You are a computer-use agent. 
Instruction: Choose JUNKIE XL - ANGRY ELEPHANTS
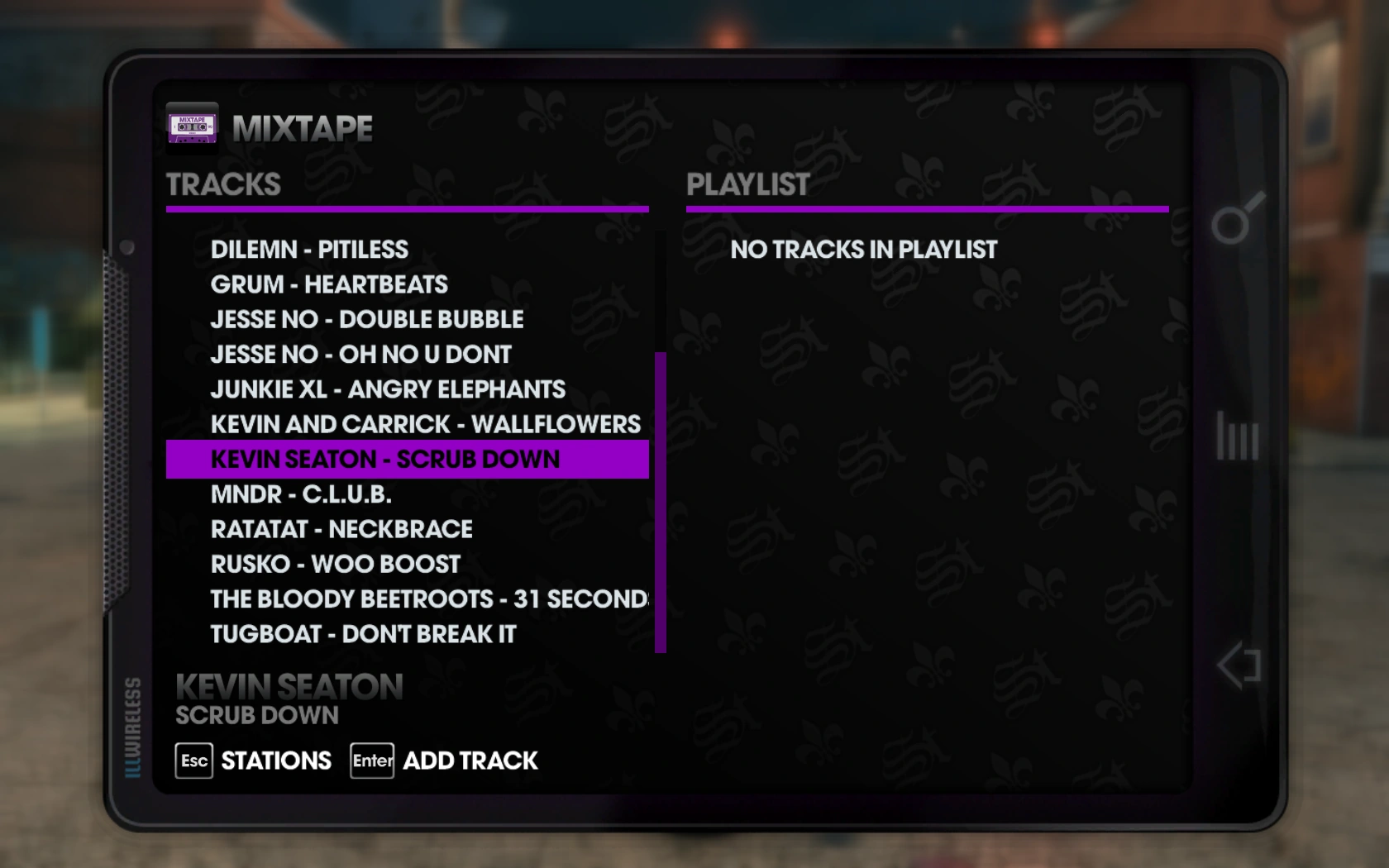pos(389,389)
